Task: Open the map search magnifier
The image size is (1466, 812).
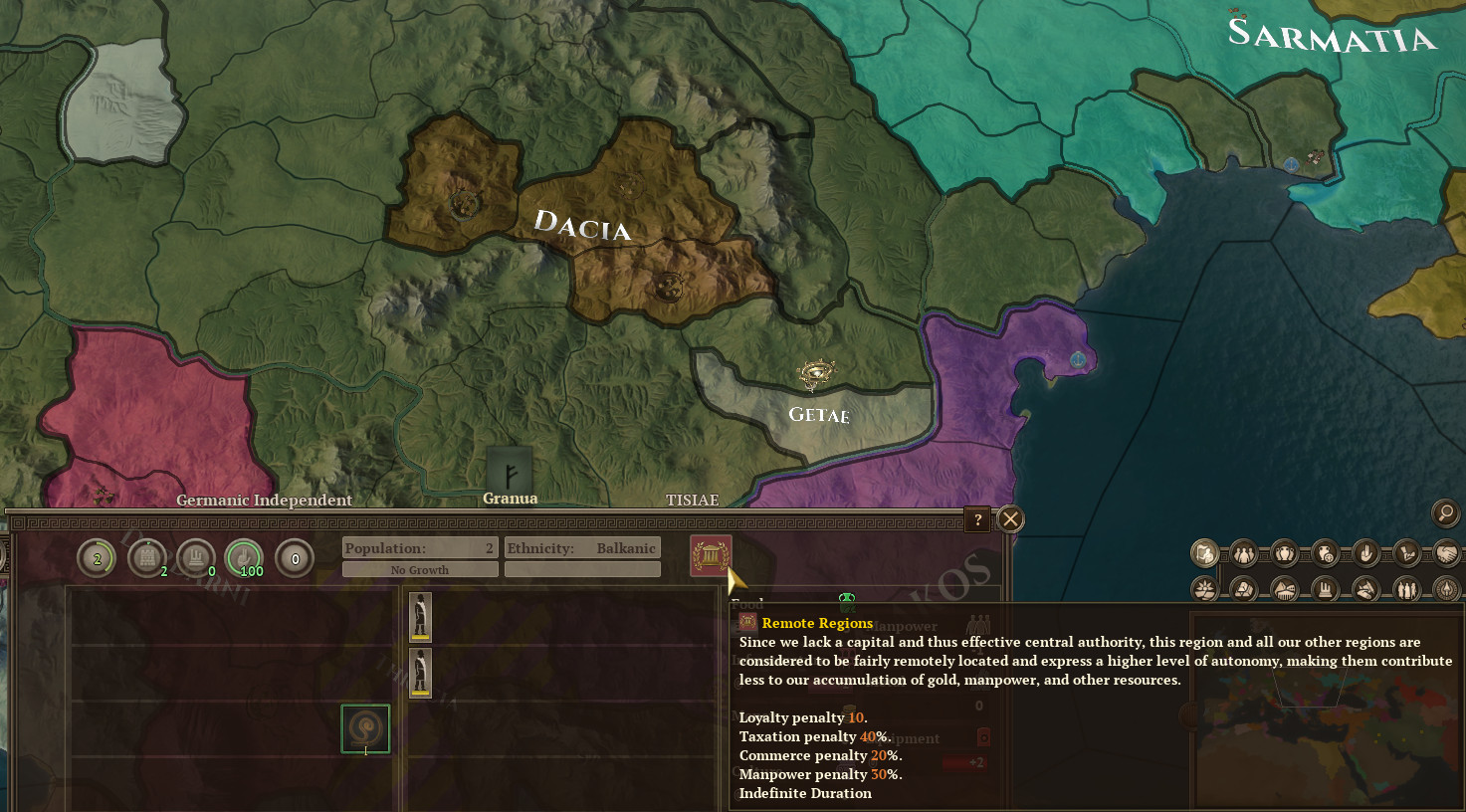Action: coord(1444,513)
